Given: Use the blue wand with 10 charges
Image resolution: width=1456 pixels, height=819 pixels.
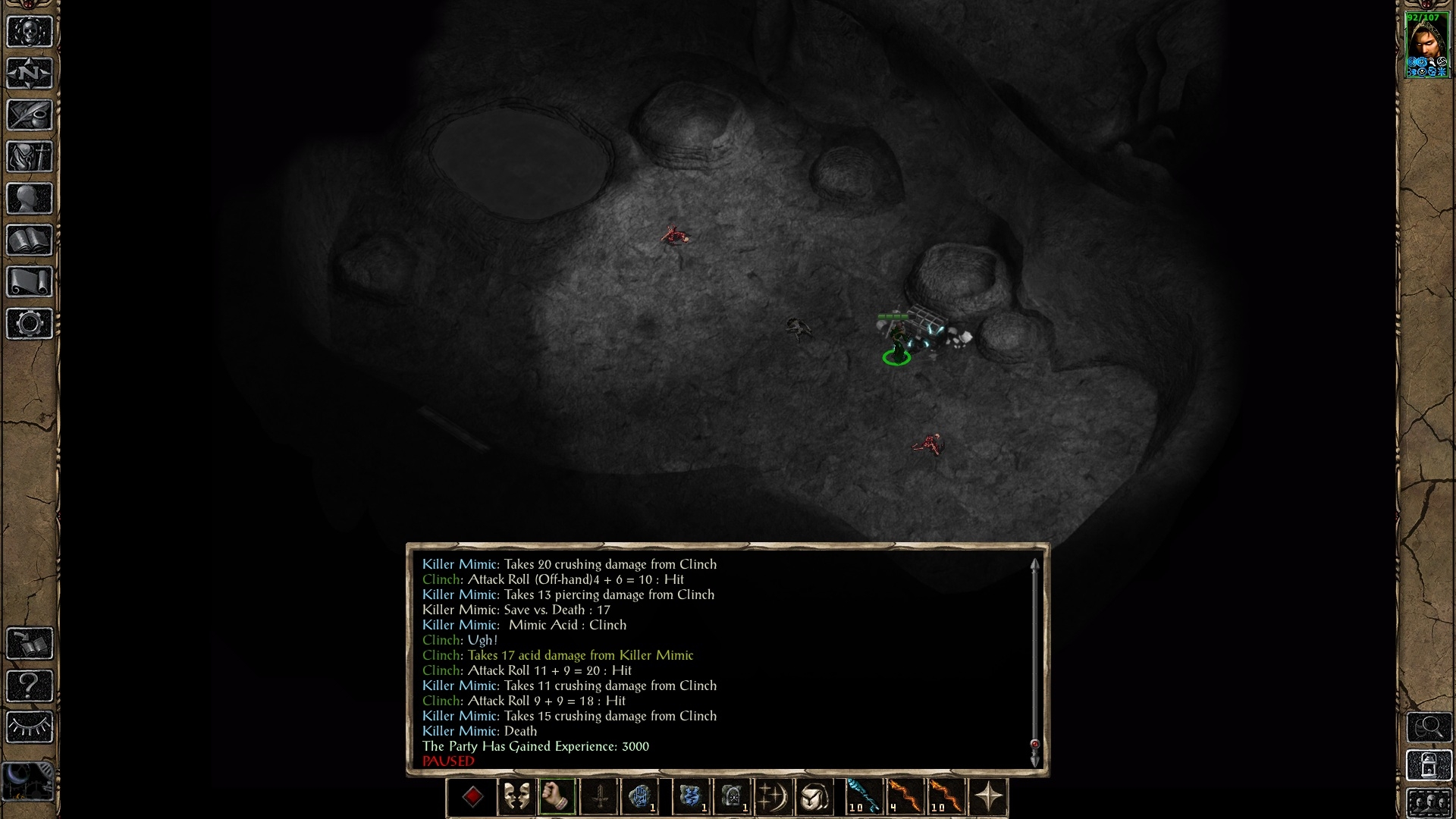Looking at the screenshot, I should tap(863, 797).
